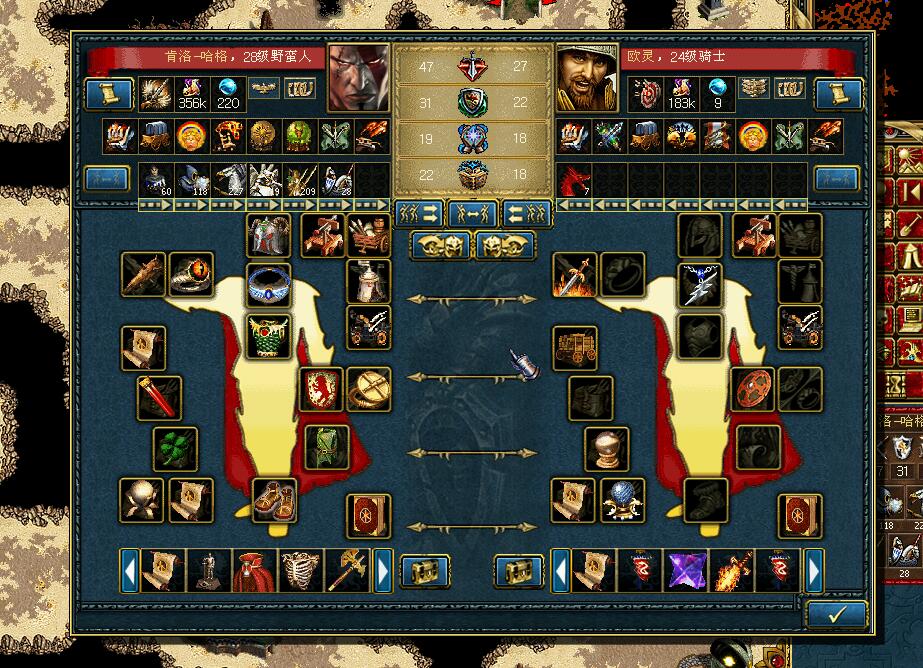
Task: Select the right hero's round red shield
Action: [752, 389]
